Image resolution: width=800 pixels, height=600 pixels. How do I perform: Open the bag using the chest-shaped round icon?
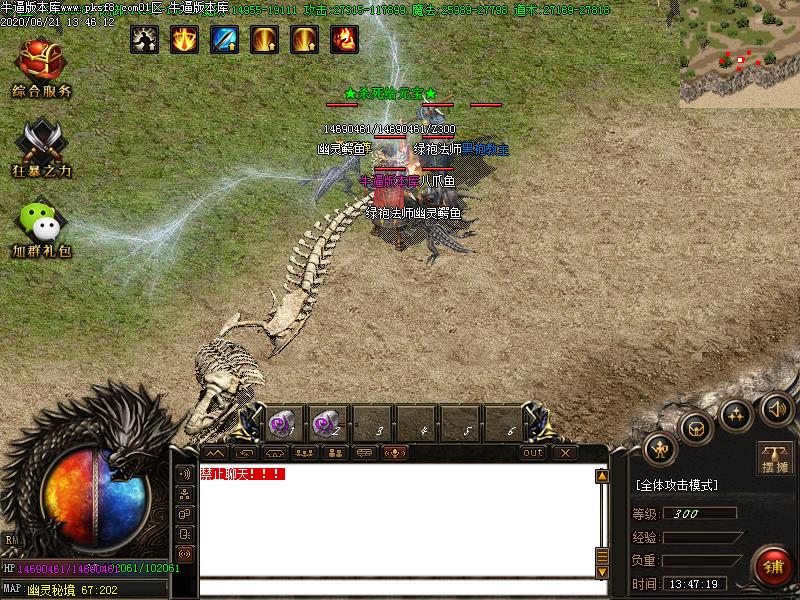[x=695, y=428]
